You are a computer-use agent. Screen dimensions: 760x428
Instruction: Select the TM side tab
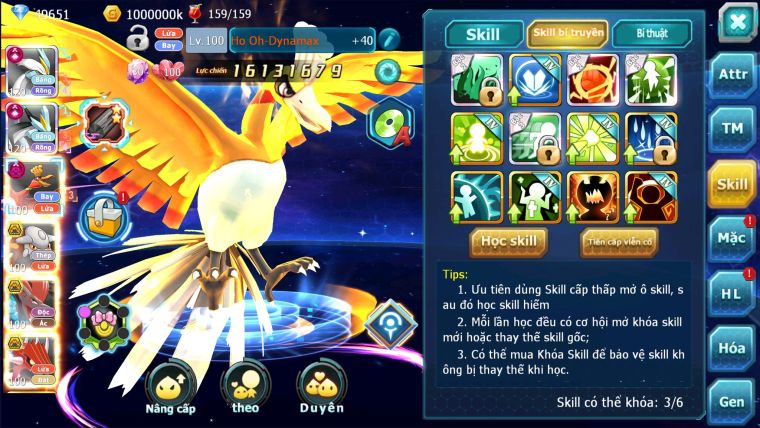(732, 129)
